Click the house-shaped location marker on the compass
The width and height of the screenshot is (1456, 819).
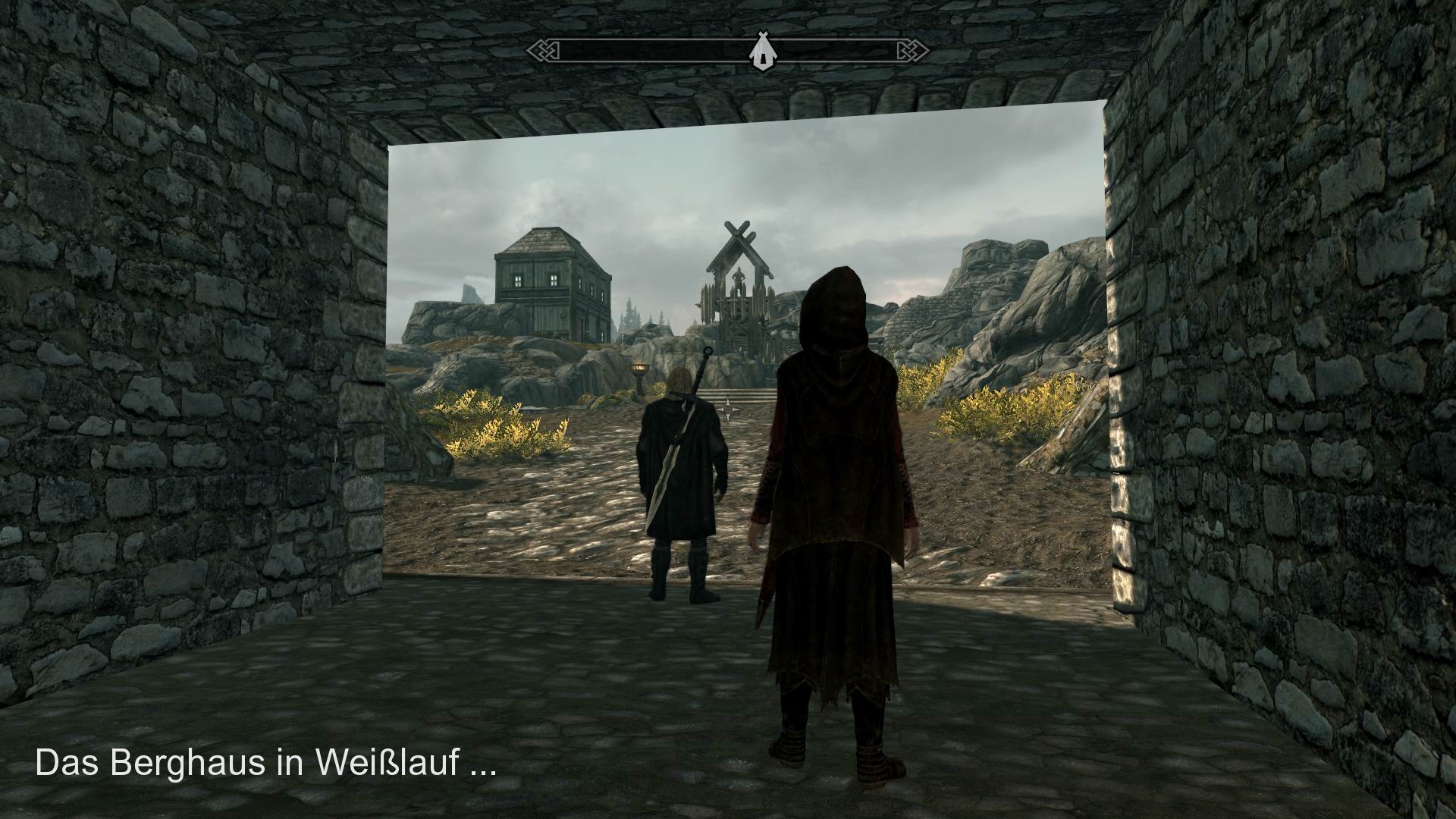click(x=762, y=51)
